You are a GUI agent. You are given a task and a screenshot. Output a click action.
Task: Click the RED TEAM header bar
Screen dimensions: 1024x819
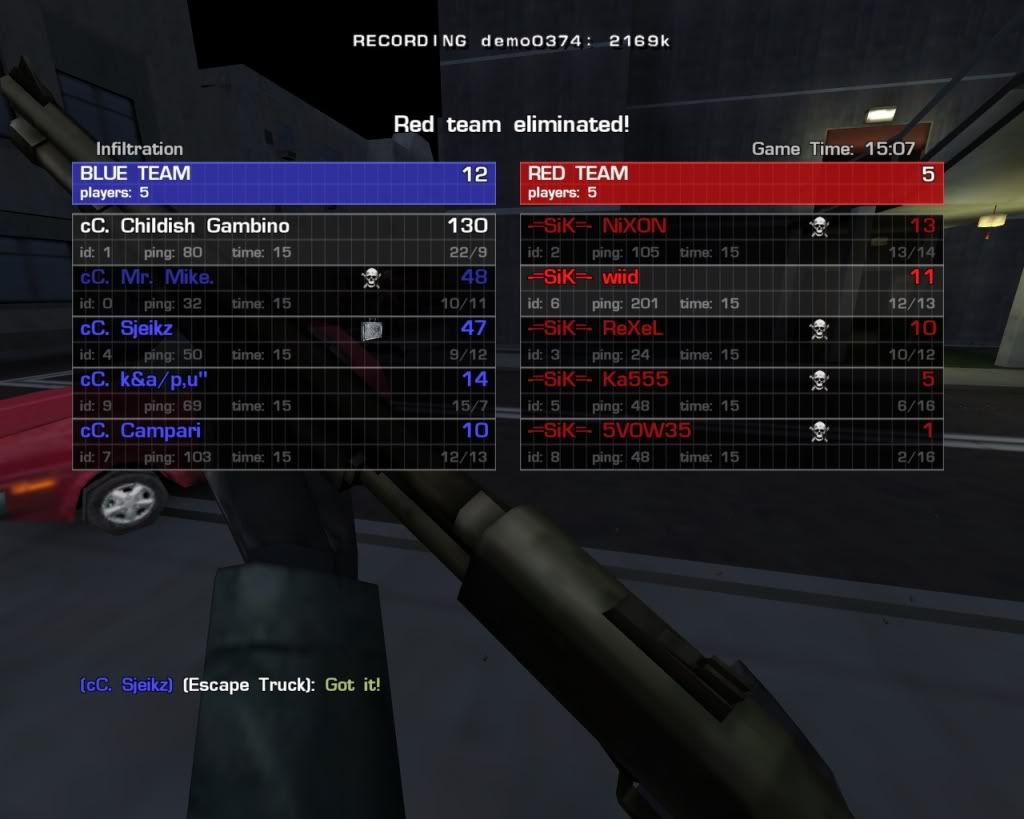[731, 182]
